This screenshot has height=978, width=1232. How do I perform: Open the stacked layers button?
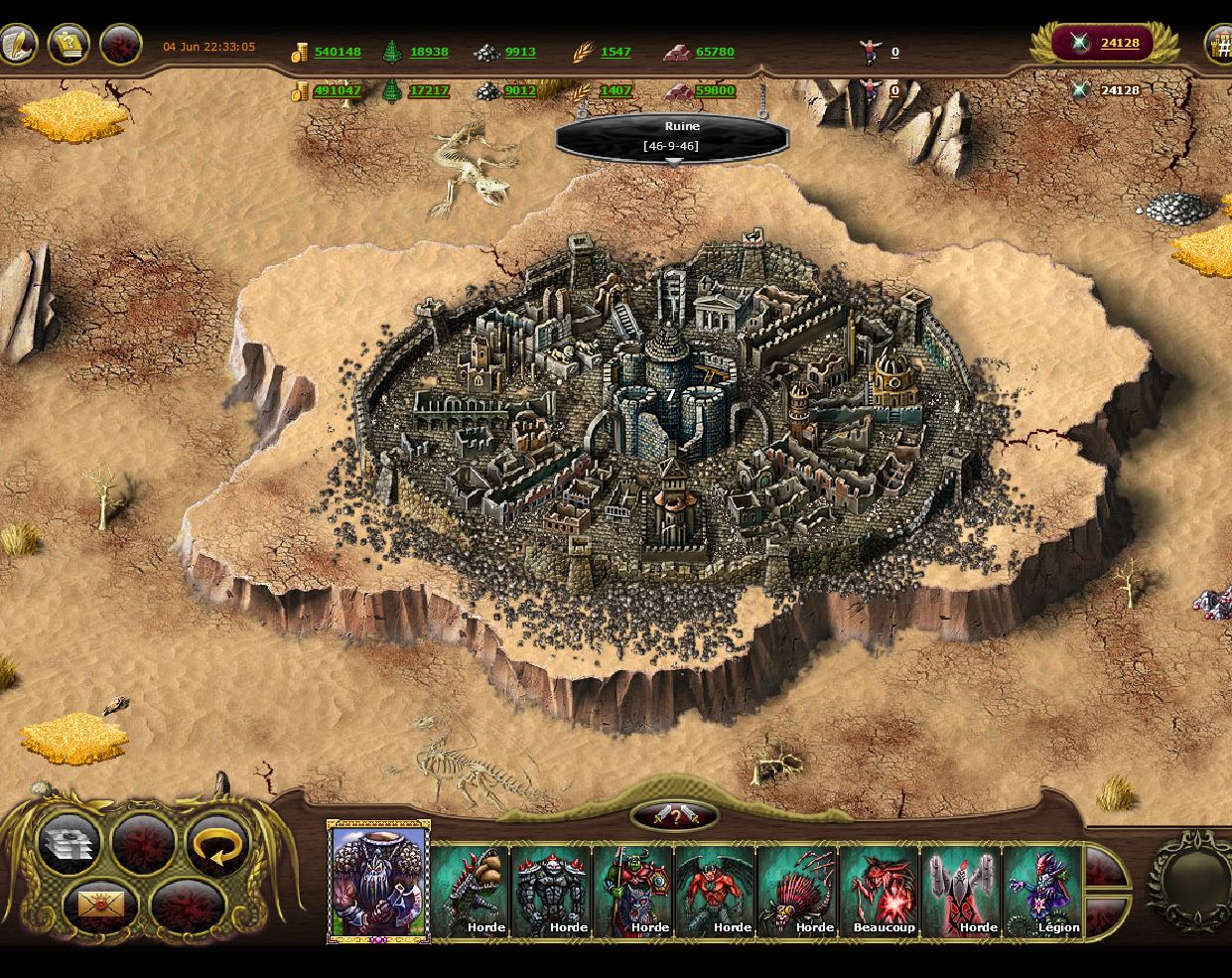(69, 844)
